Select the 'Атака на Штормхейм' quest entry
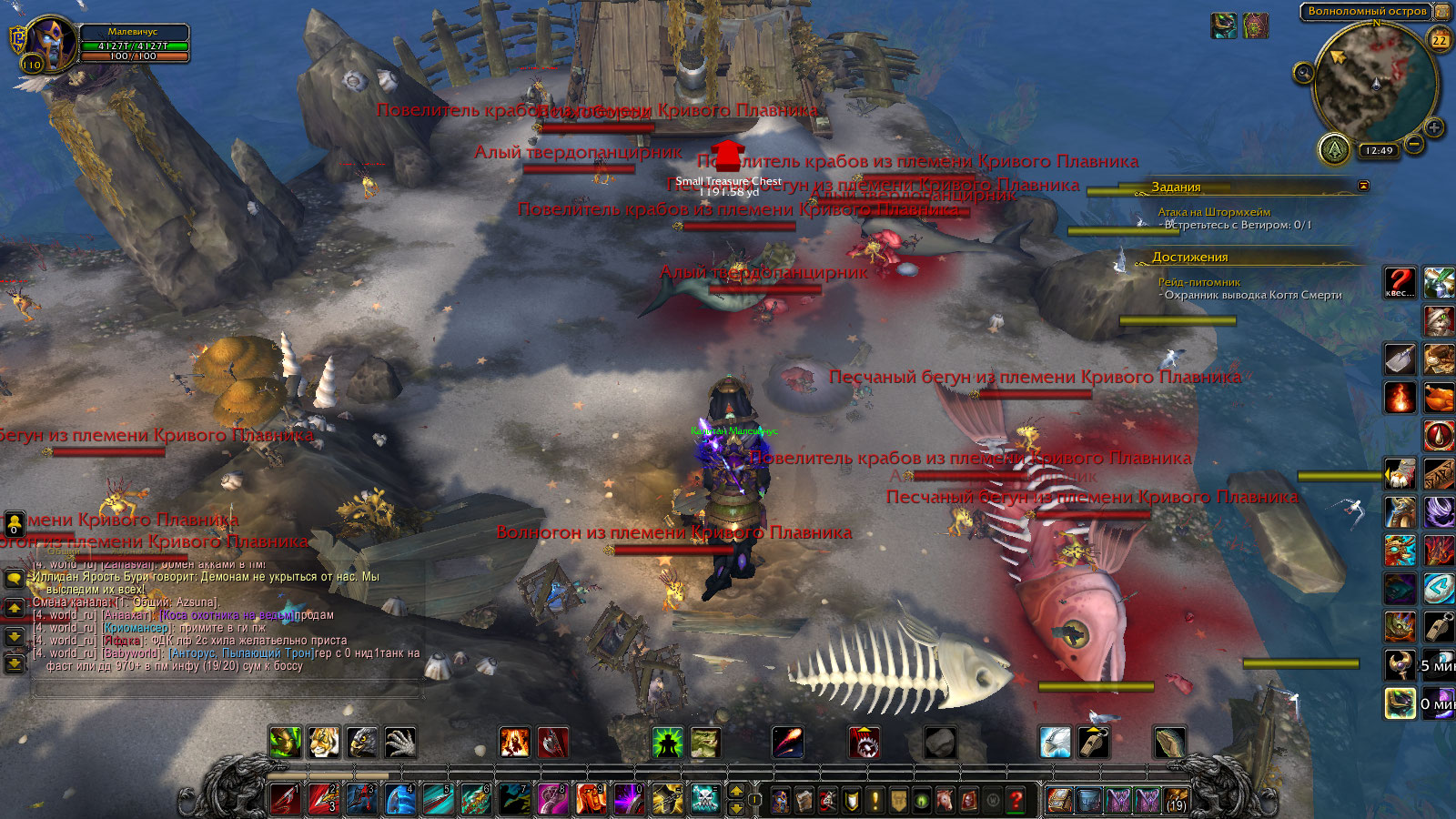Image resolution: width=1456 pixels, height=819 pixels. coord(1214,212)
